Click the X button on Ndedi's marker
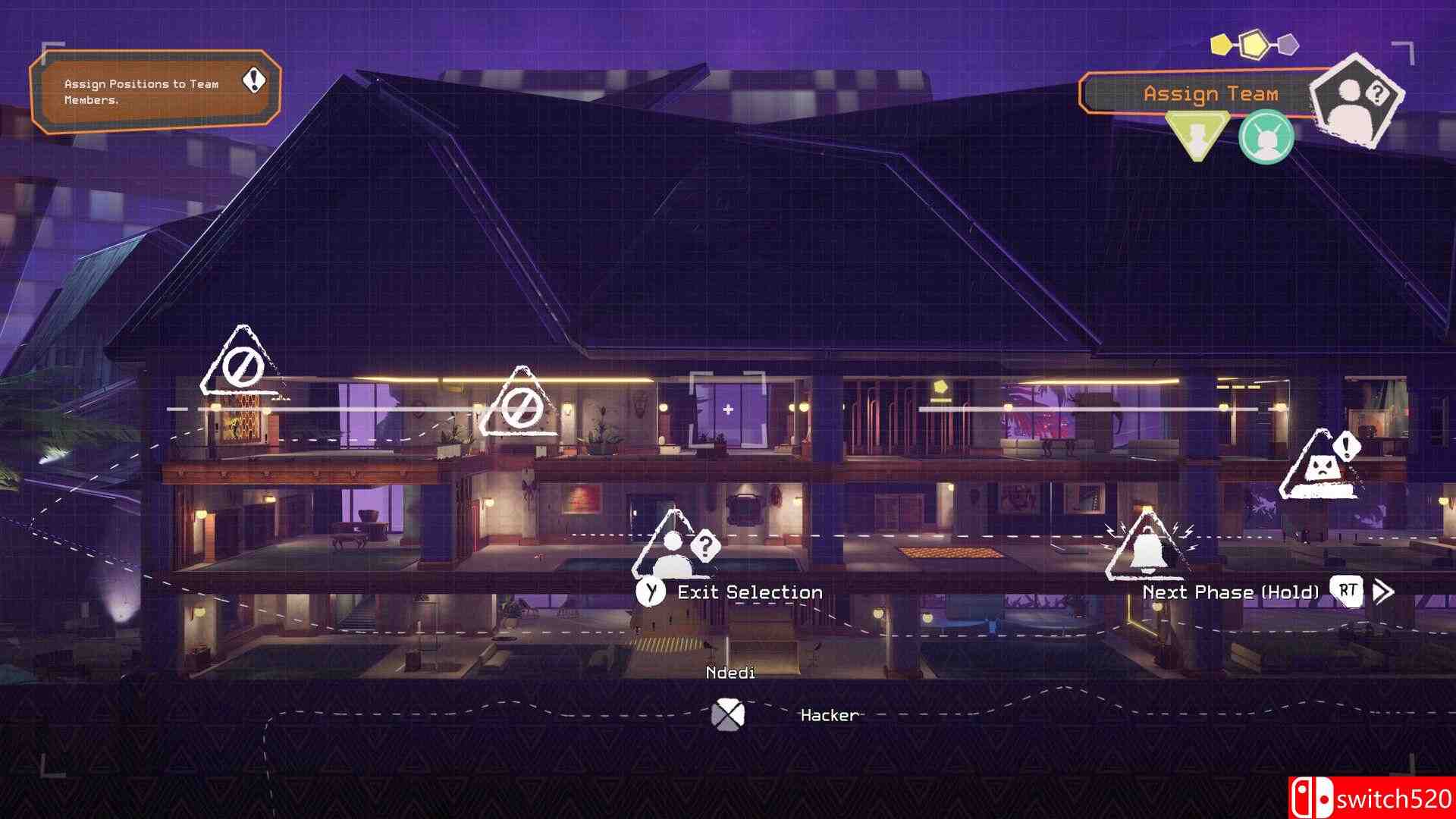The image size is (1456, 819). 730,713
